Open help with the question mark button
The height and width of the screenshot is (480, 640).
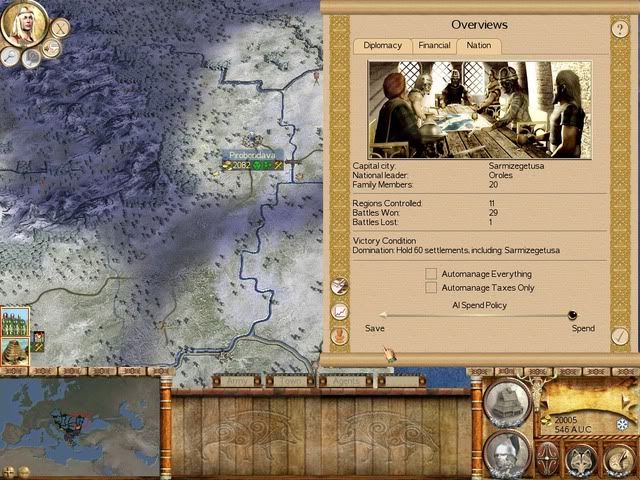(620, 29)
